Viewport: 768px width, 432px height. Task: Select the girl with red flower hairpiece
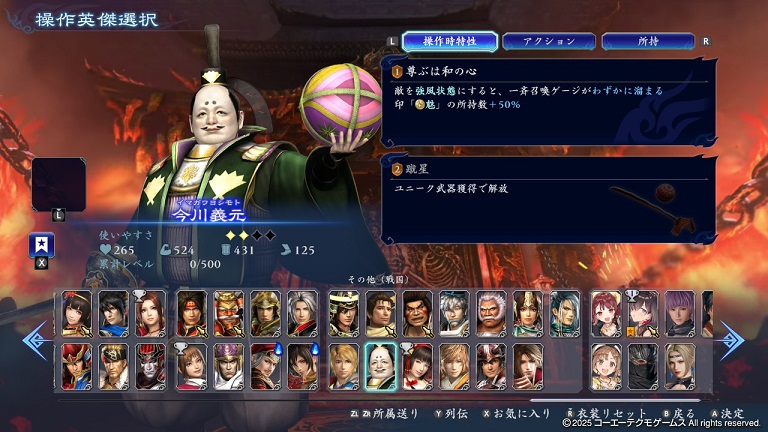416,366
